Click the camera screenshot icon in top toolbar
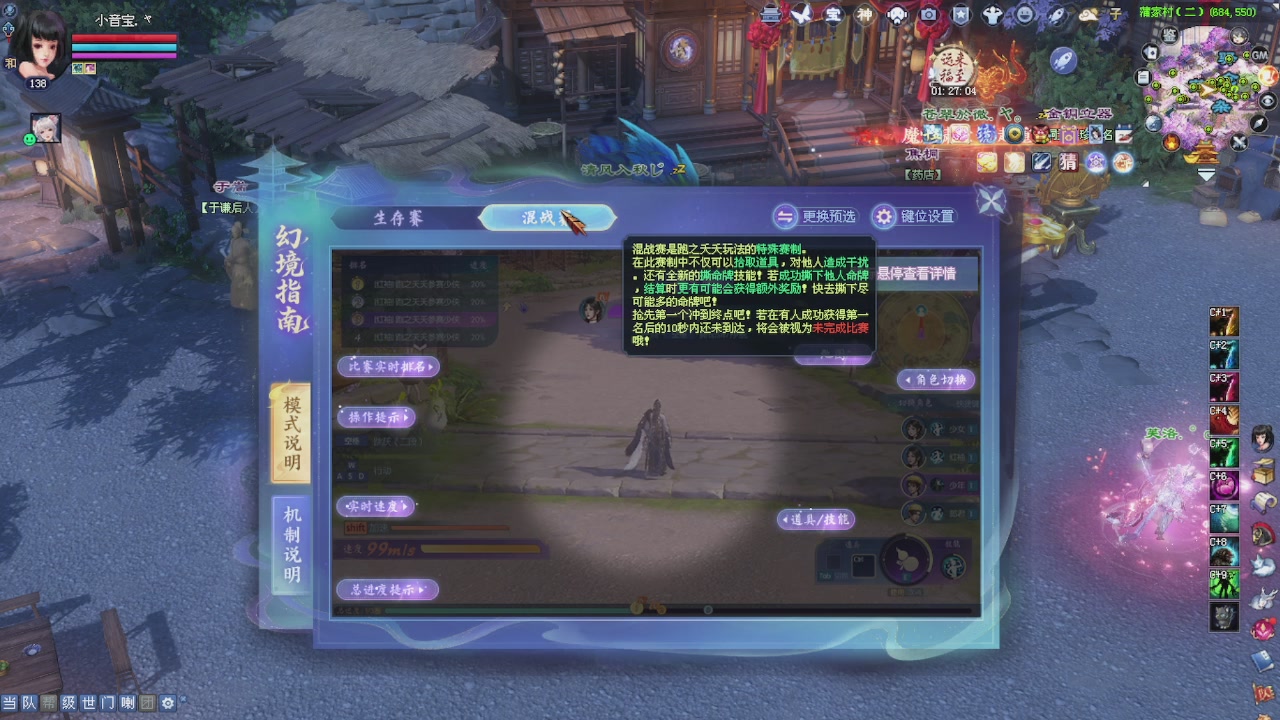The width and height of the screenshot is (1280, 720). pyautogui.click(x=928, y=14)
